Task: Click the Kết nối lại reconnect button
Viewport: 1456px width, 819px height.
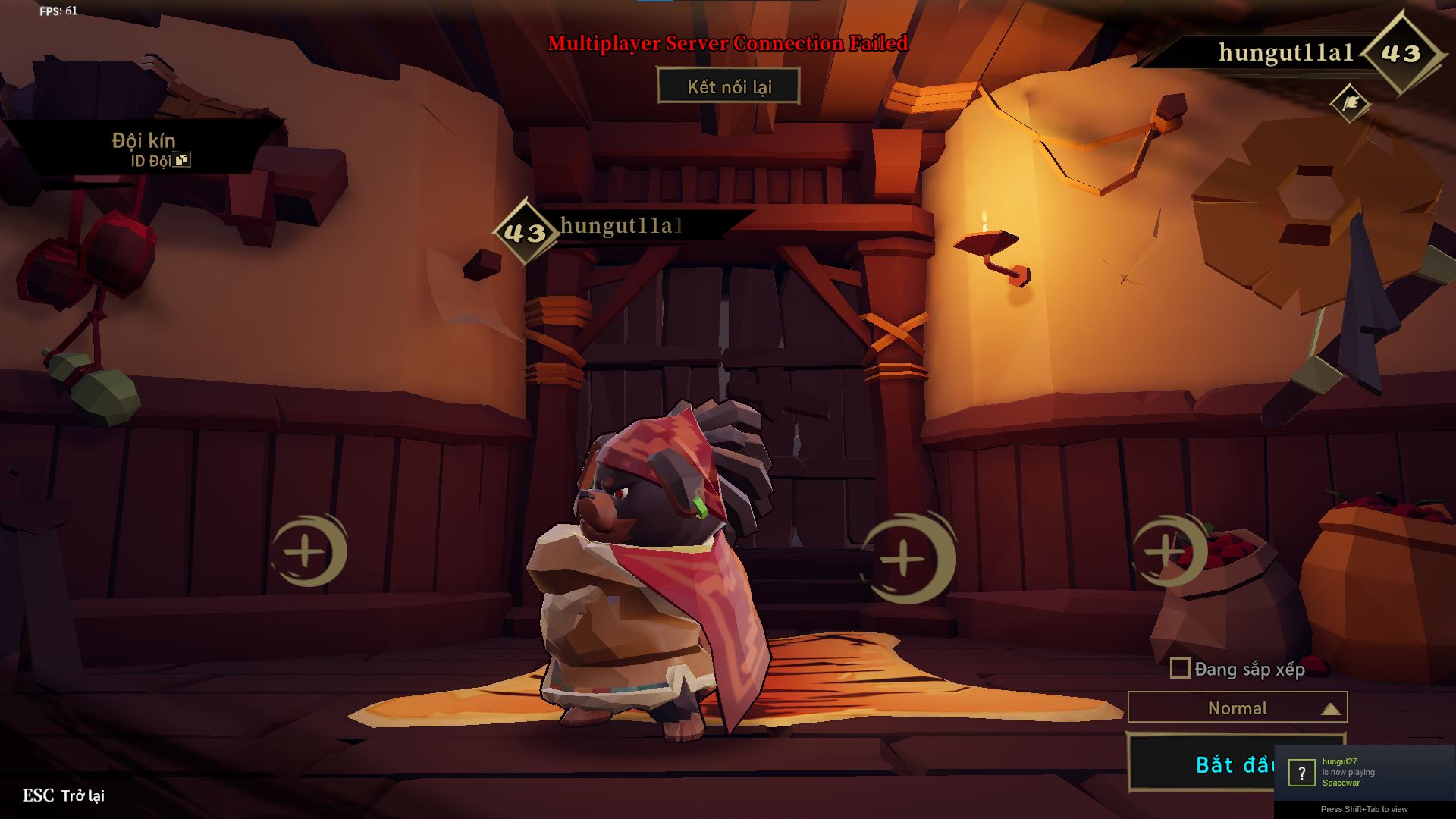Action: [729, 86]
